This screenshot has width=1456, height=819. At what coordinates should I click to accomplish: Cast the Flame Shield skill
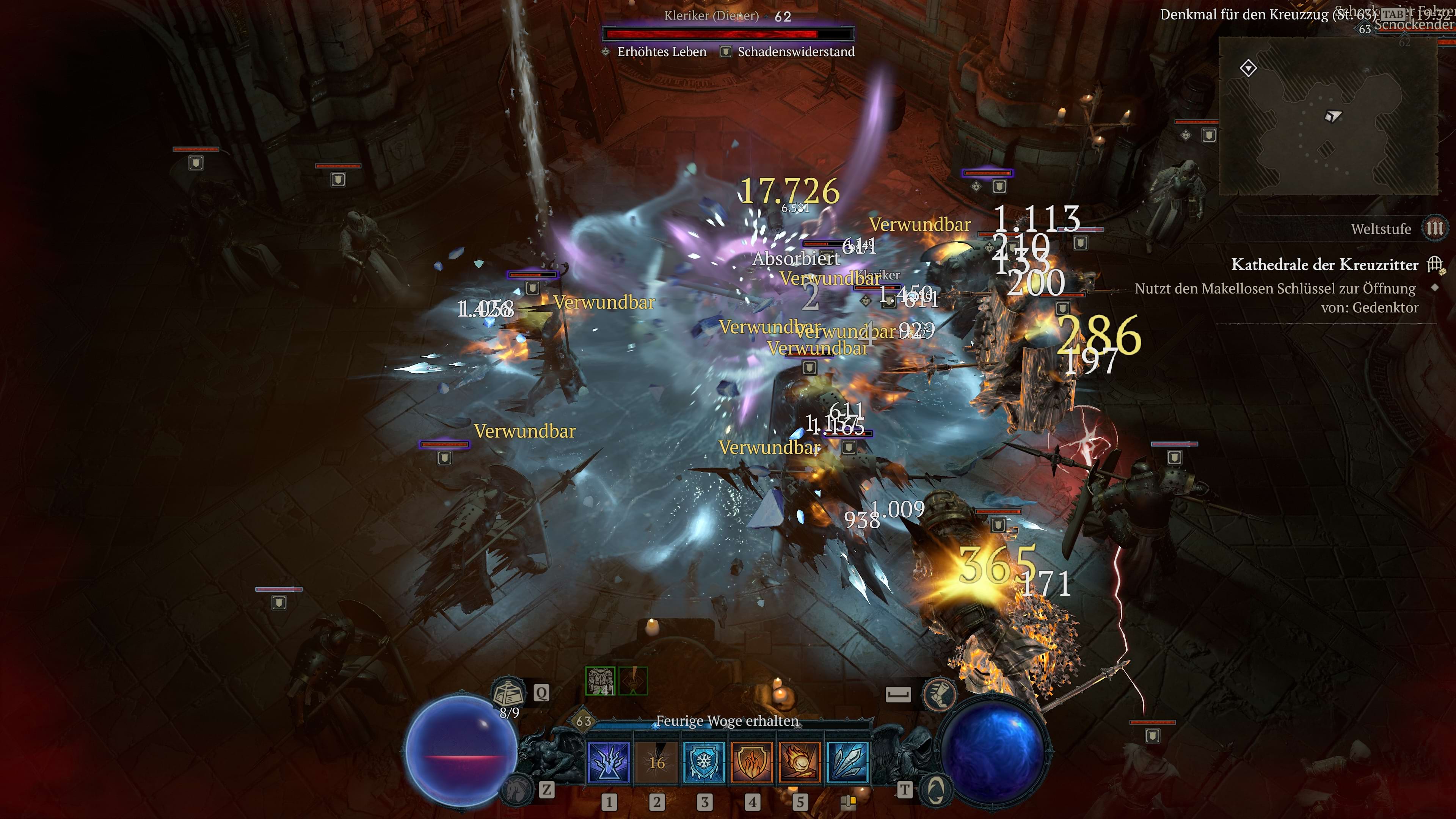click(x=752, y=762)
